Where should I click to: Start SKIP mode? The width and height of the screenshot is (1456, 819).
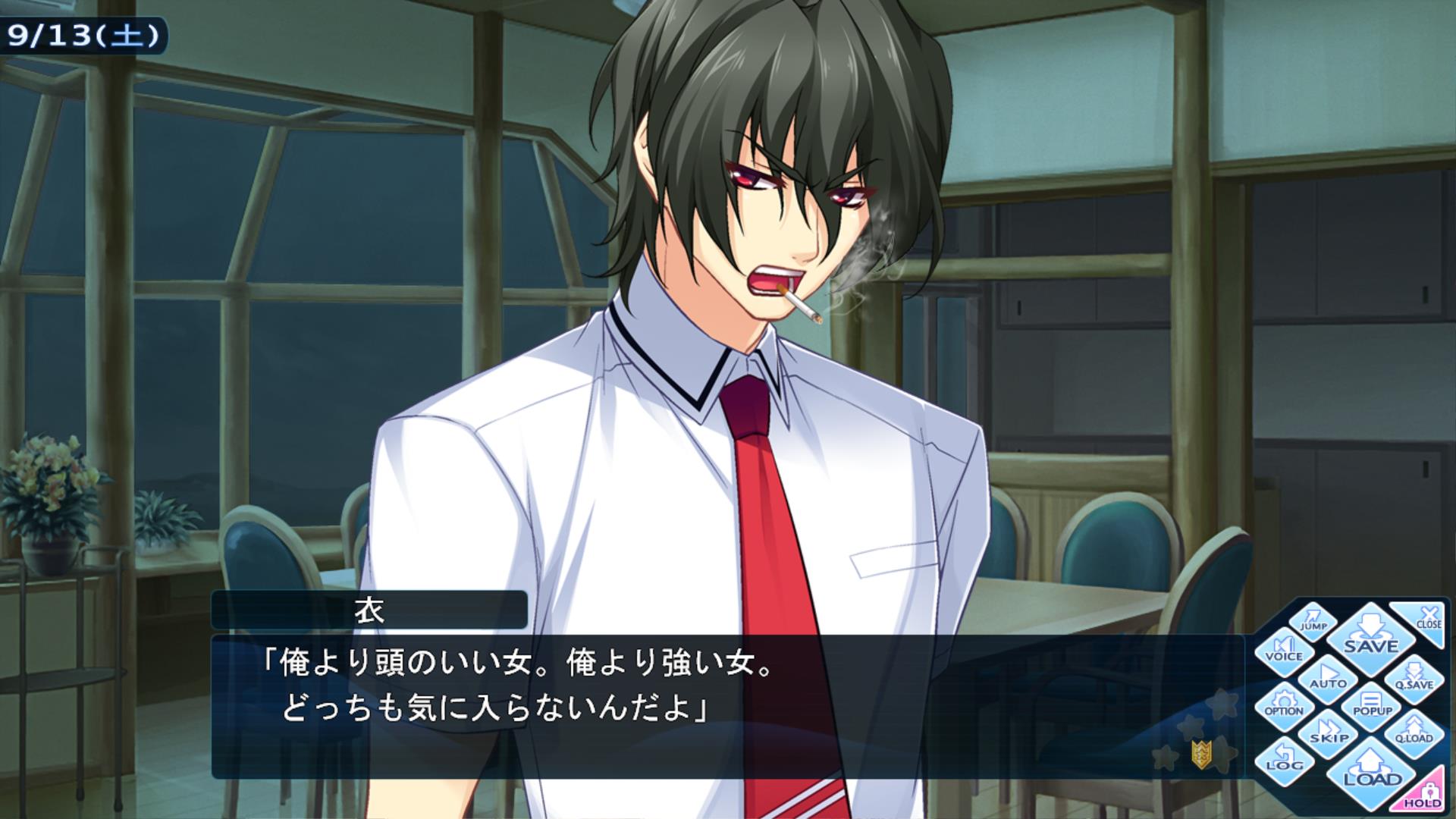pos(1329,732)
